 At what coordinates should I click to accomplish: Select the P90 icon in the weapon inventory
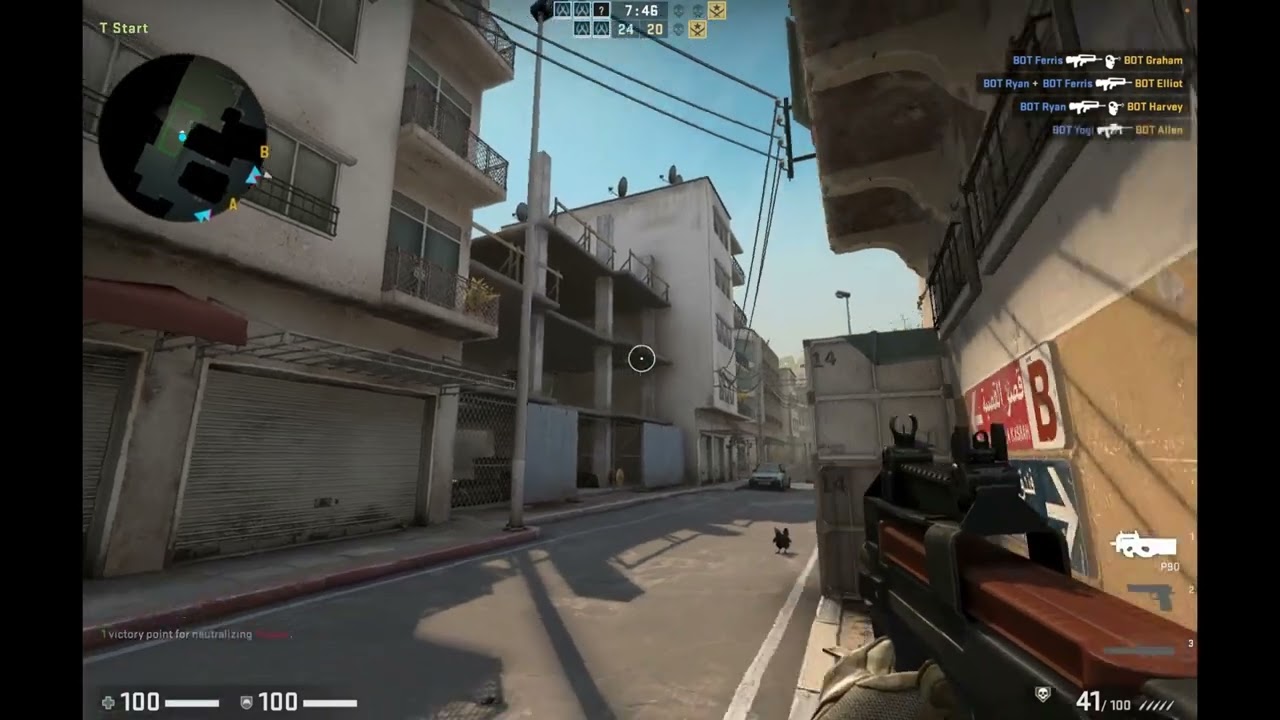1144,545
